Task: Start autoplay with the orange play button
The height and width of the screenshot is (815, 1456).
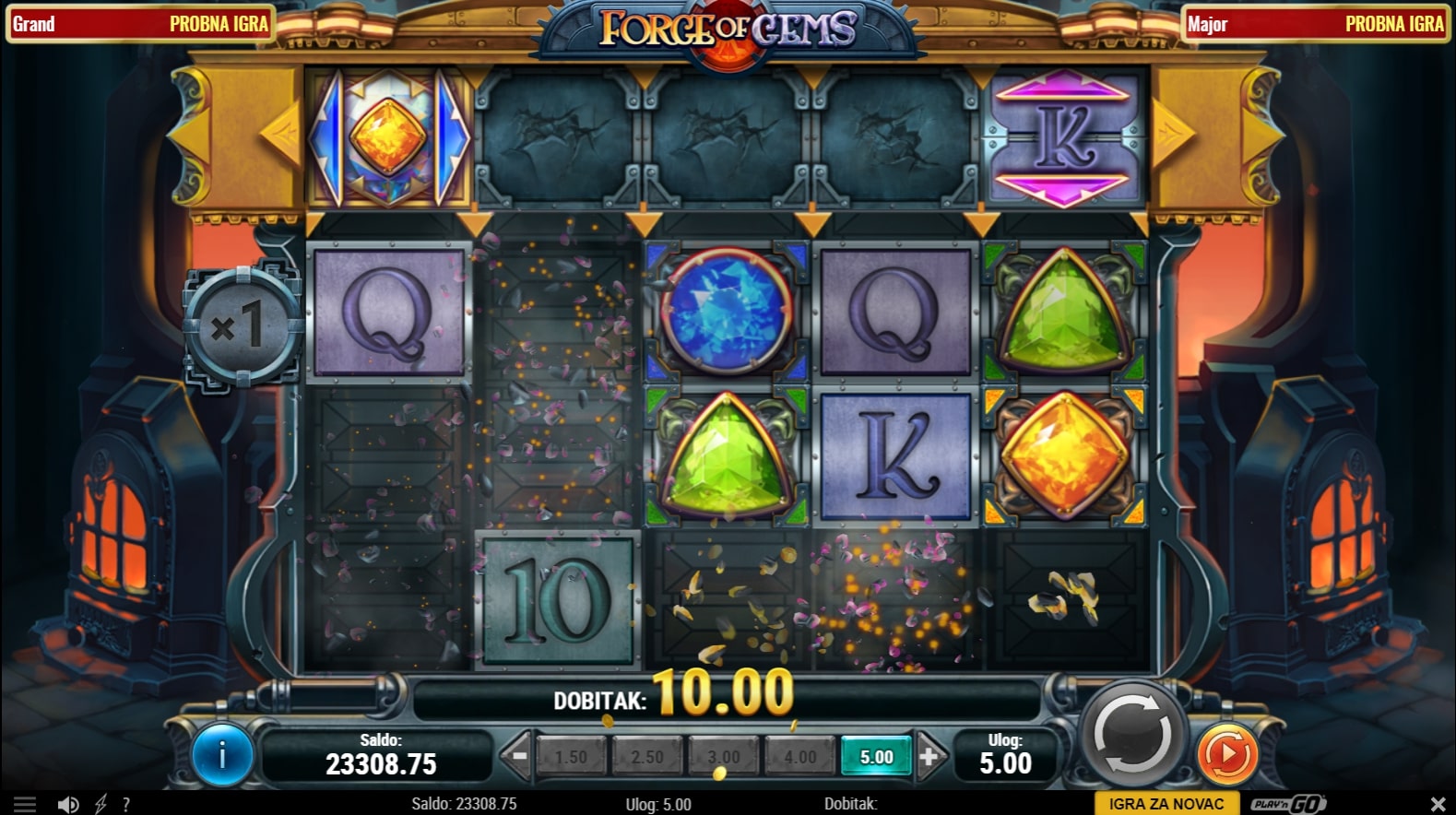Action: pos(1227,753)
